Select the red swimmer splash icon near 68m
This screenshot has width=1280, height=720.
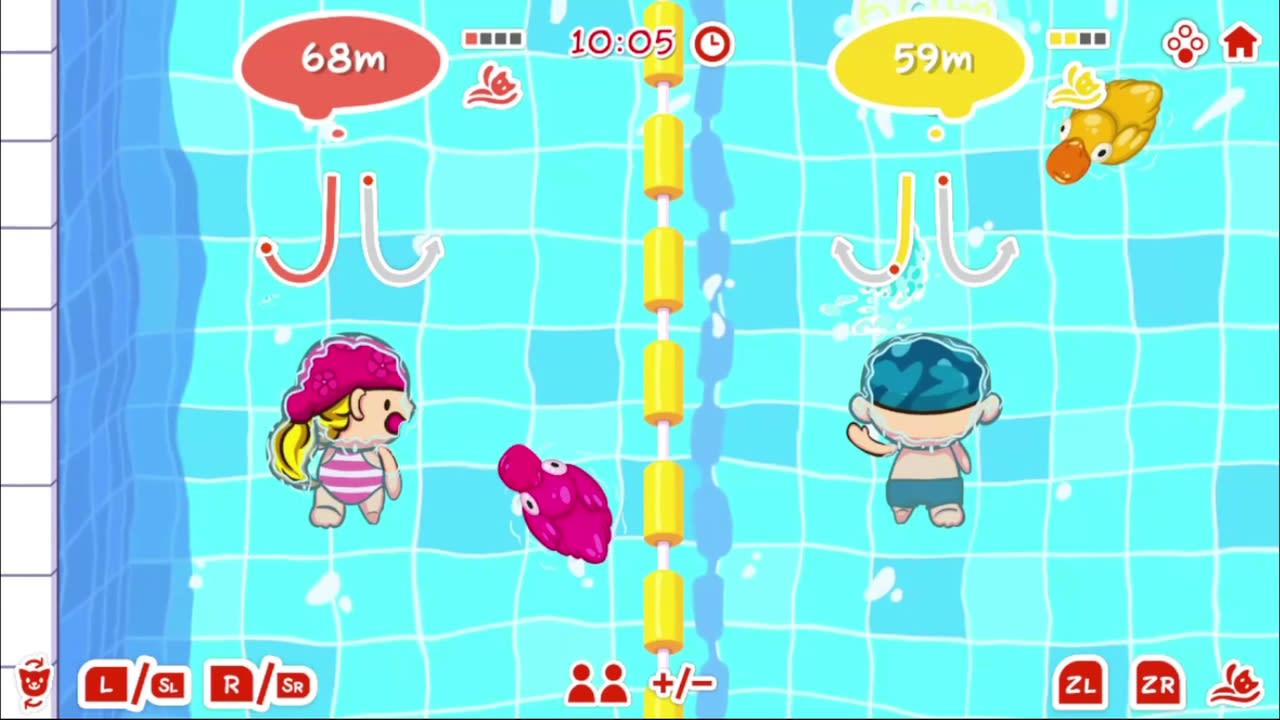pyautogui.click(x=492, y=84)
